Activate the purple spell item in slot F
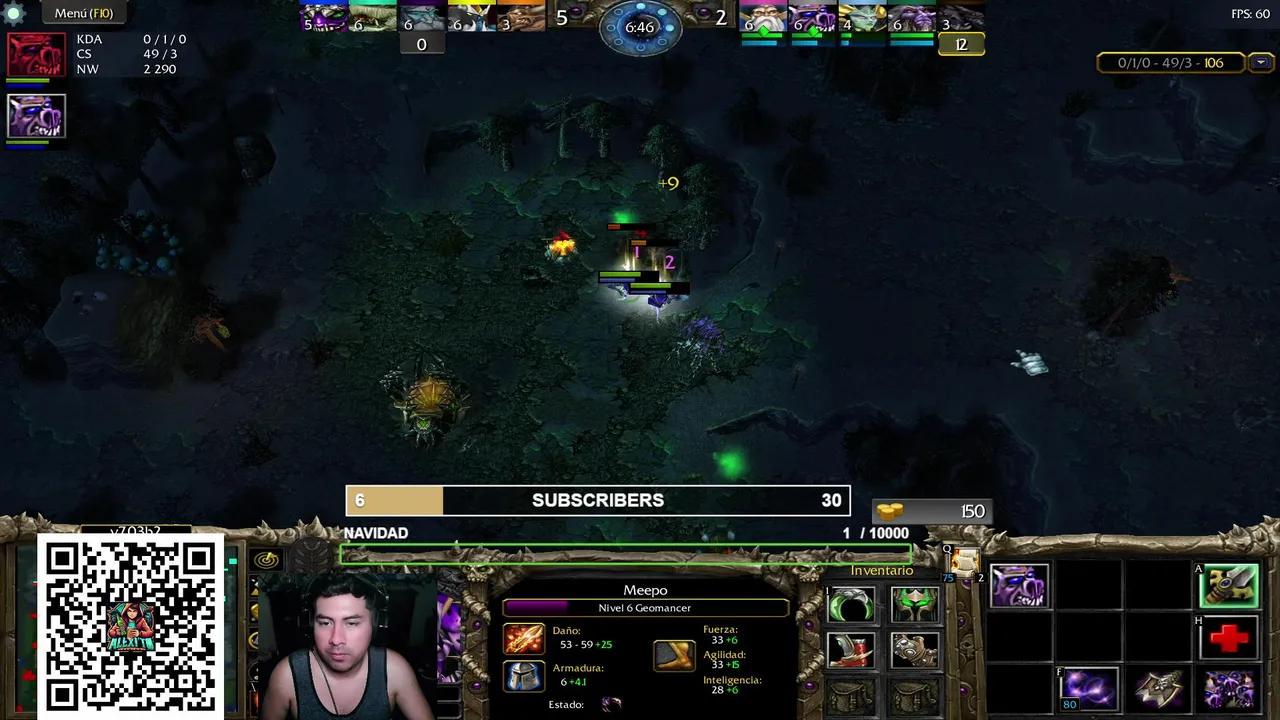 click(x=1089, y=690)
